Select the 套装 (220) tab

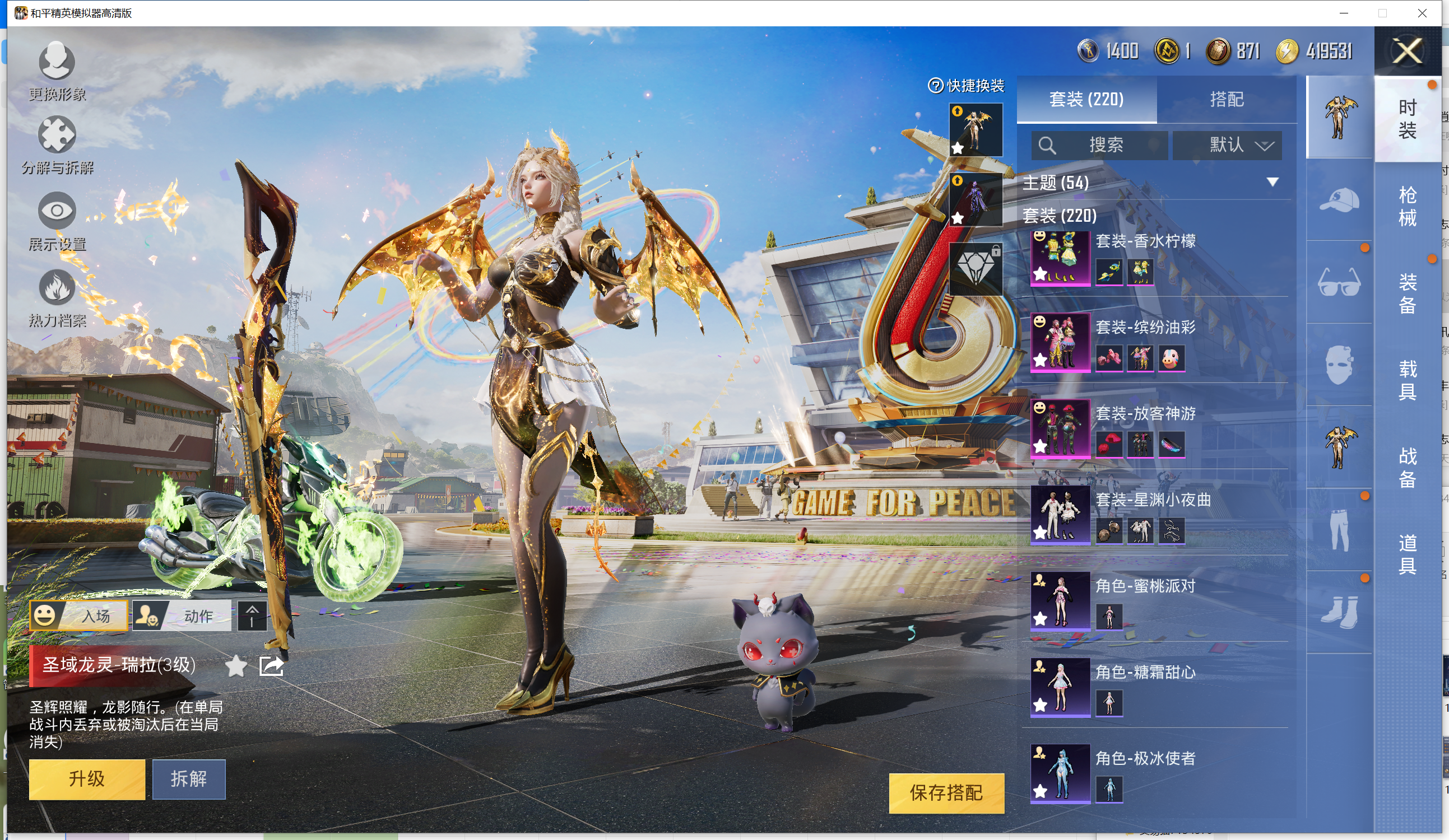click(x=1086, y=99)
